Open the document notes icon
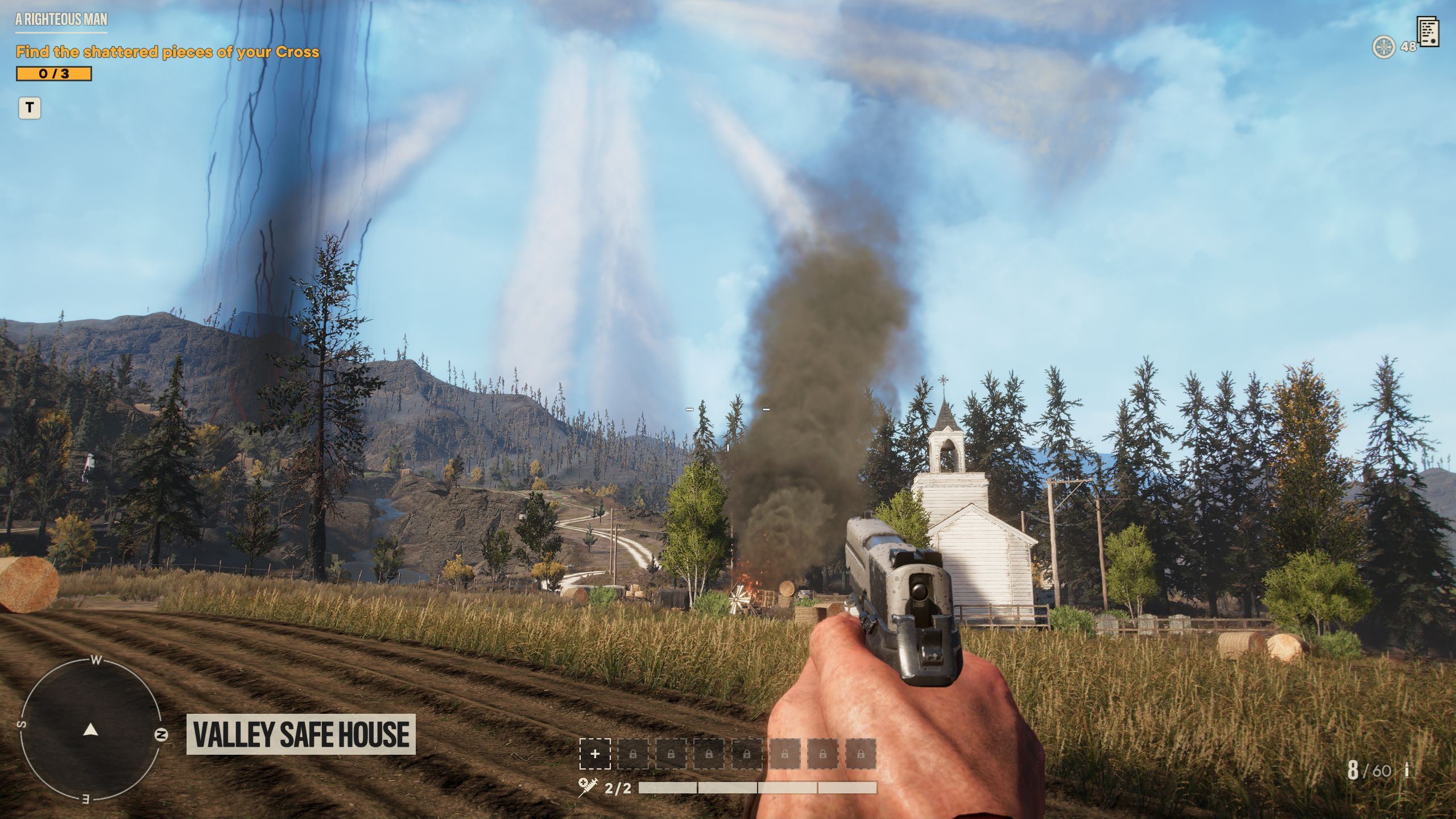The image size is (1456, 819). coord(1429,32)
